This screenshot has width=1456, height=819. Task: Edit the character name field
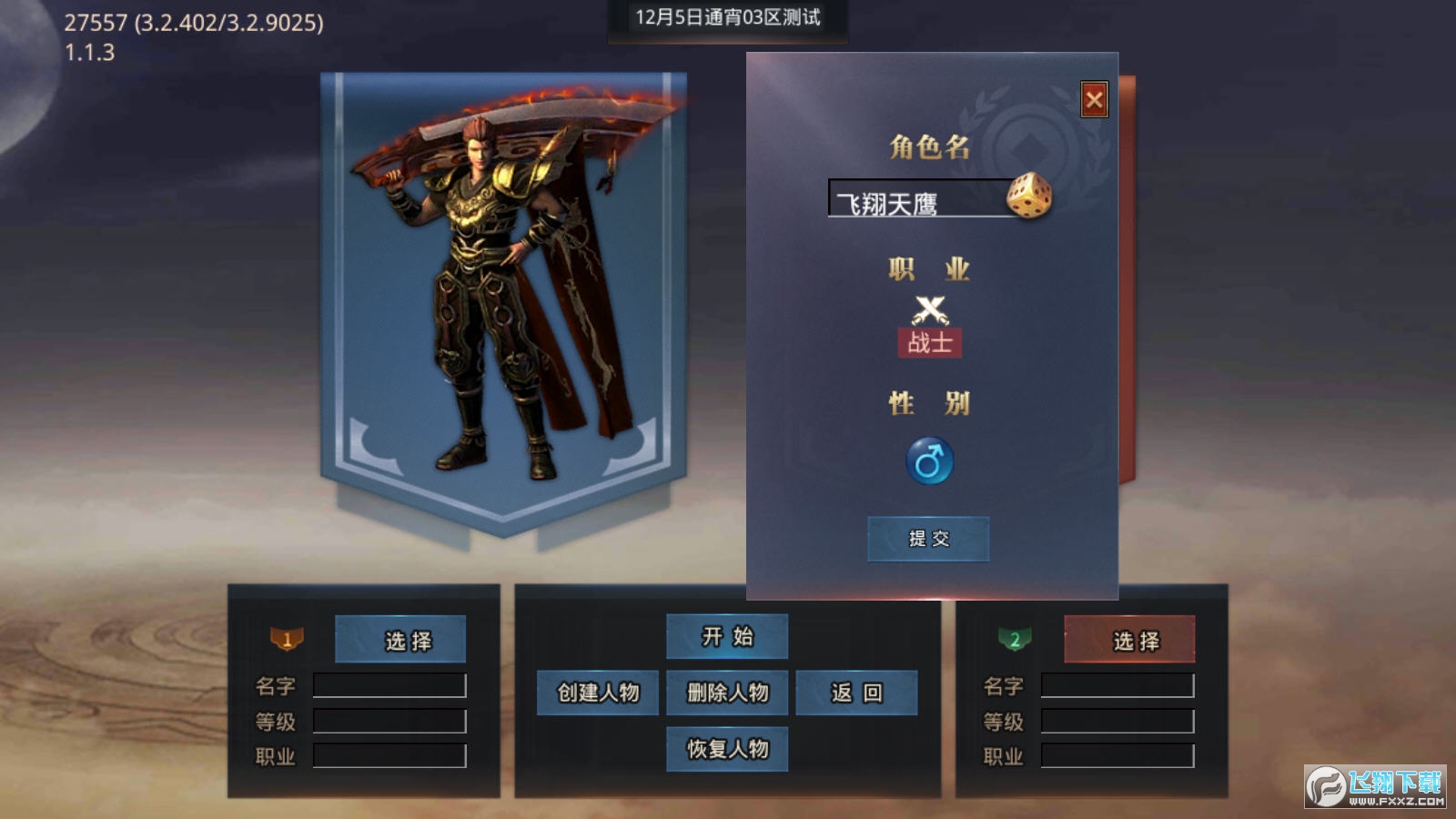[915, 200]
